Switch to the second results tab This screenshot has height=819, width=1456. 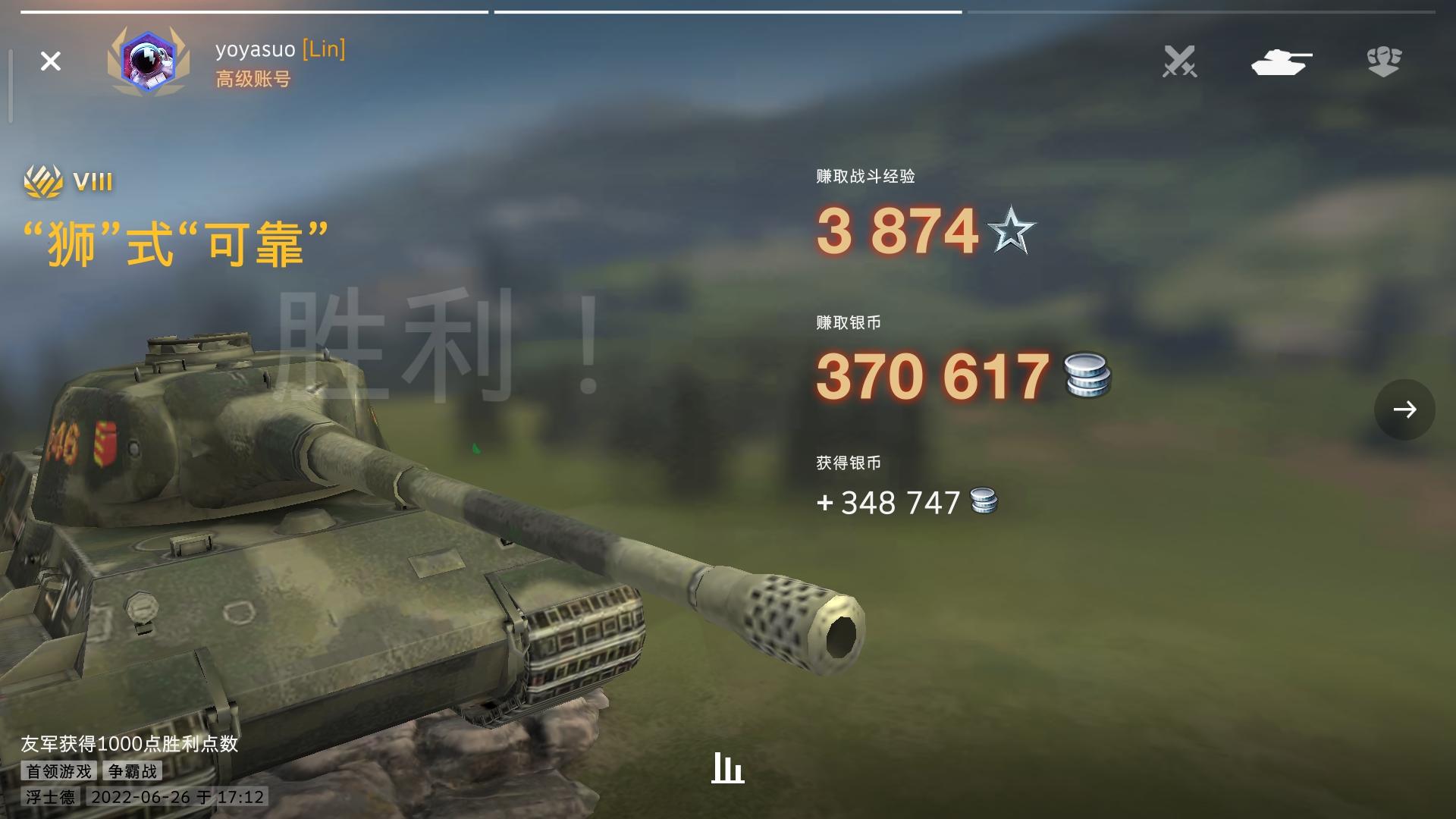click(728, 11)
